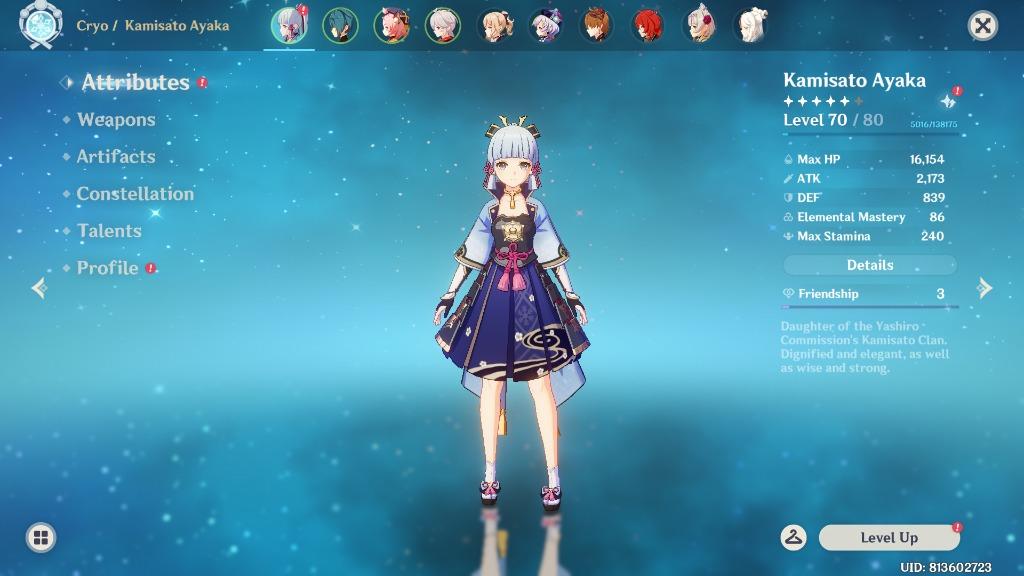Choose the bright red-haired character portrait
Screen dimensions: 1024x576
(648, 26)
